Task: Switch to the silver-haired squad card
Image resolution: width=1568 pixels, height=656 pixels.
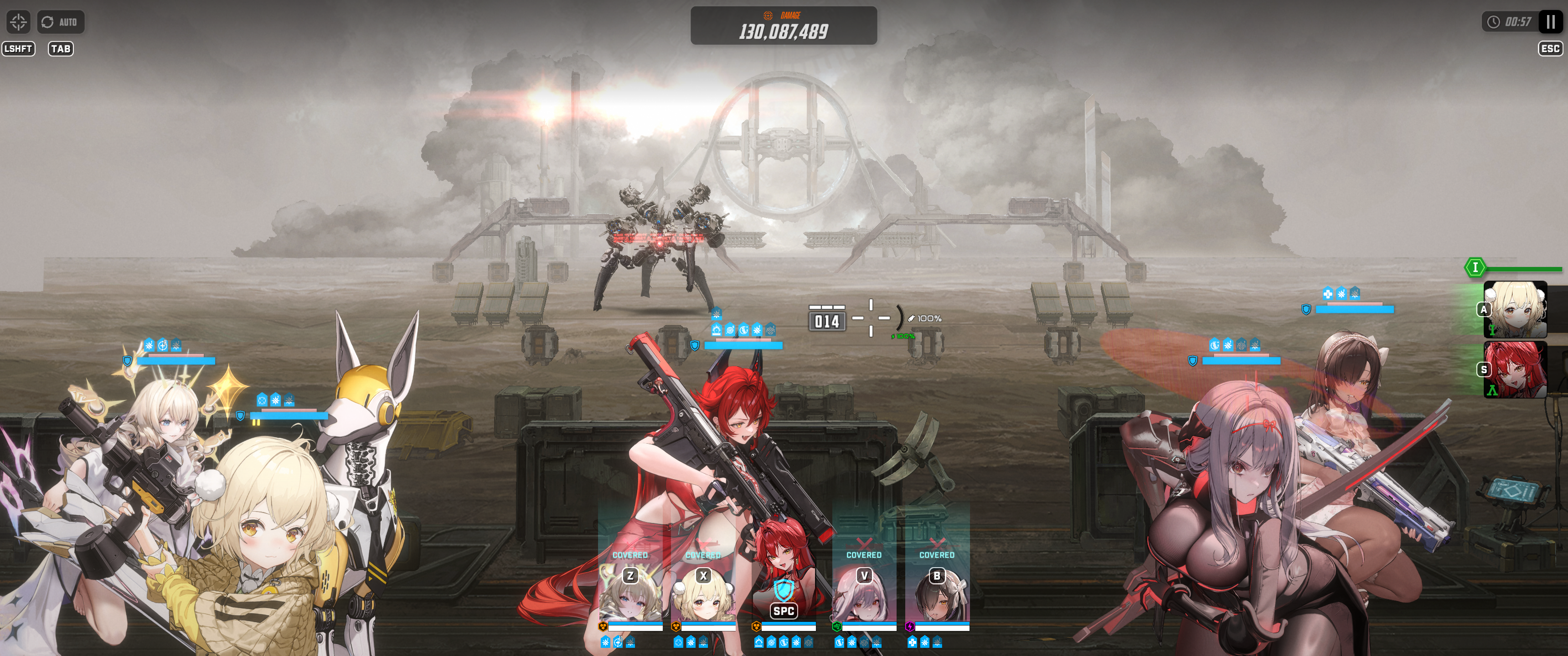Action: 864,593
